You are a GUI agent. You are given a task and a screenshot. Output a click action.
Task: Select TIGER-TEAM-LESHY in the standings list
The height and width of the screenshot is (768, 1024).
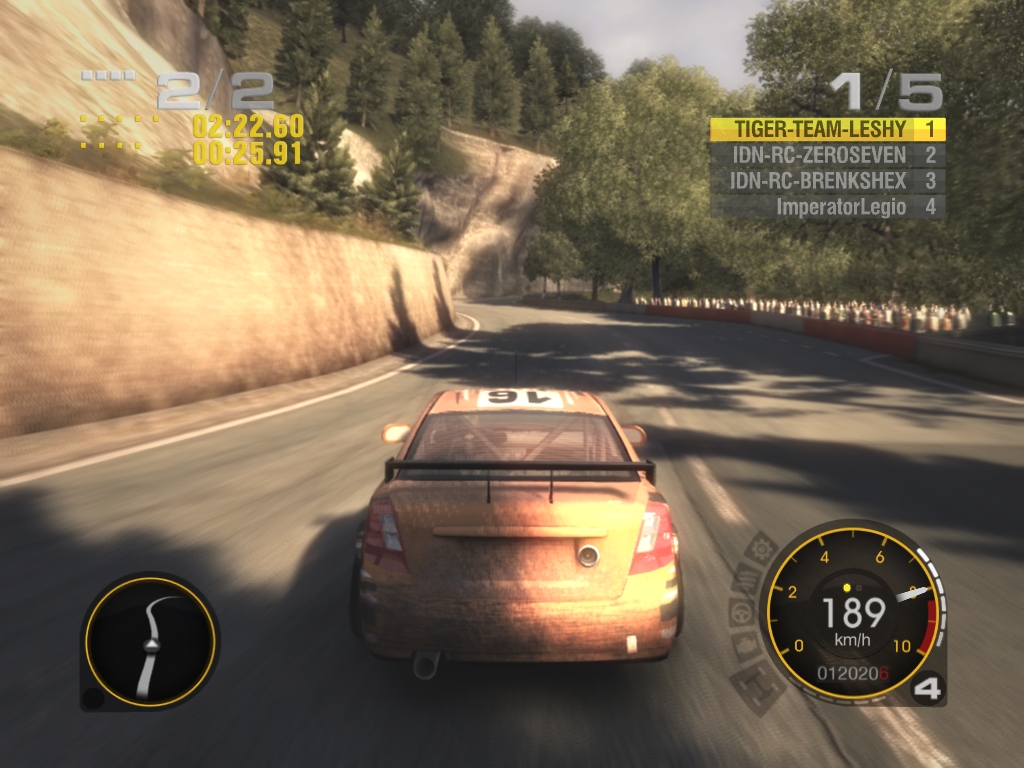tap(827, 129)
